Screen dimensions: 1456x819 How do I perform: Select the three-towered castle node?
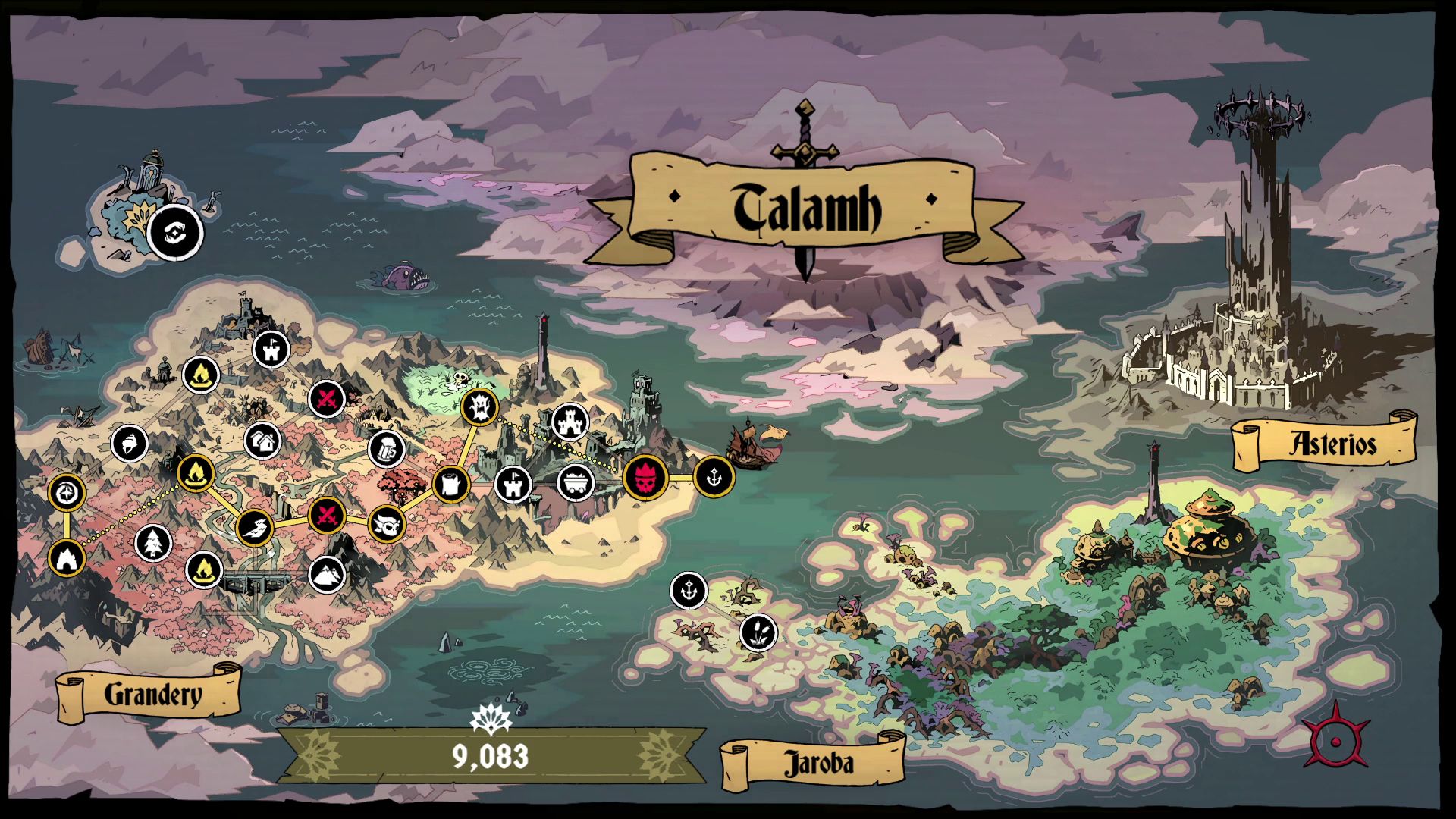pos(570,422)
